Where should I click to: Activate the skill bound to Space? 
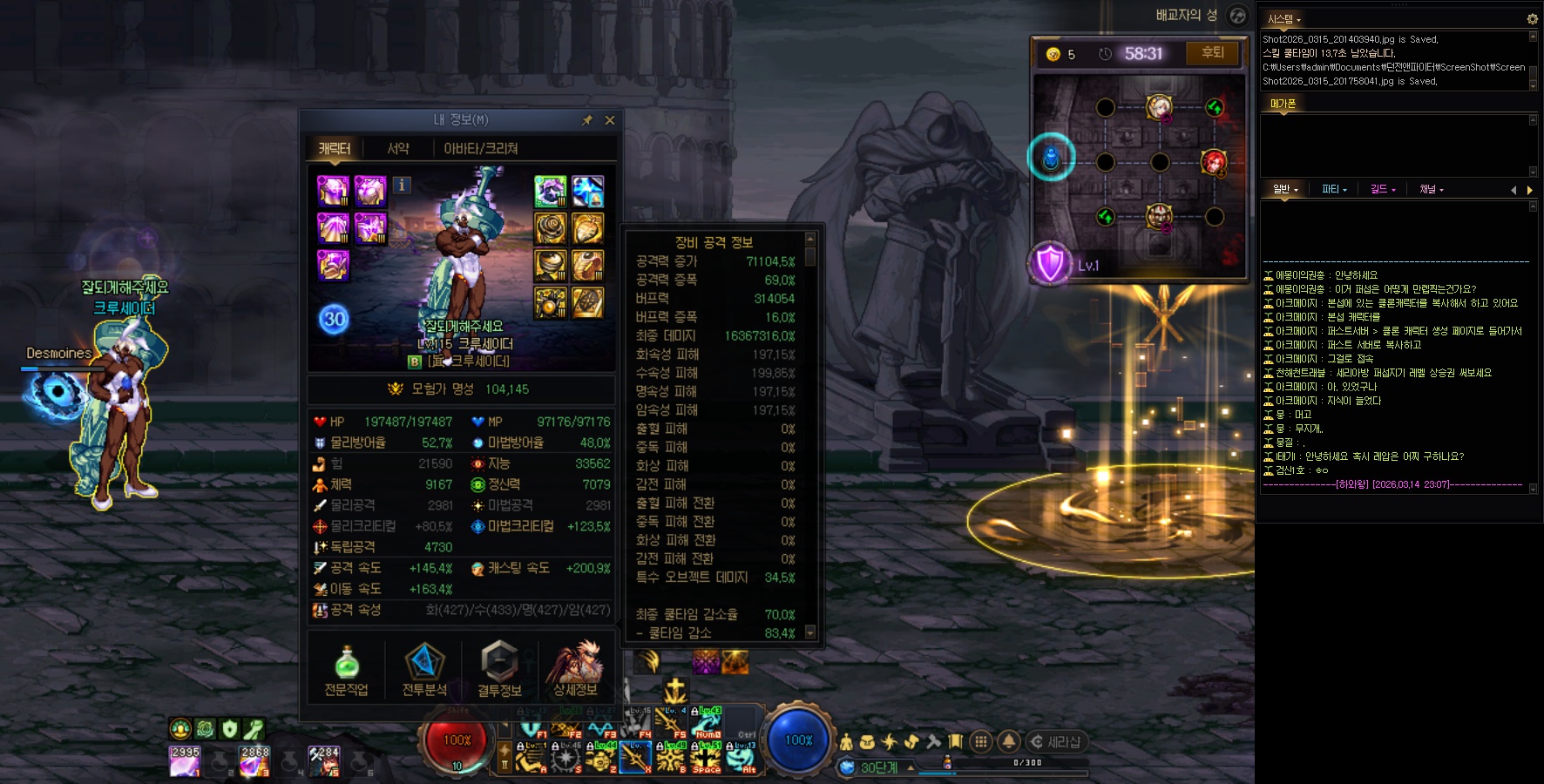point(707,758)
